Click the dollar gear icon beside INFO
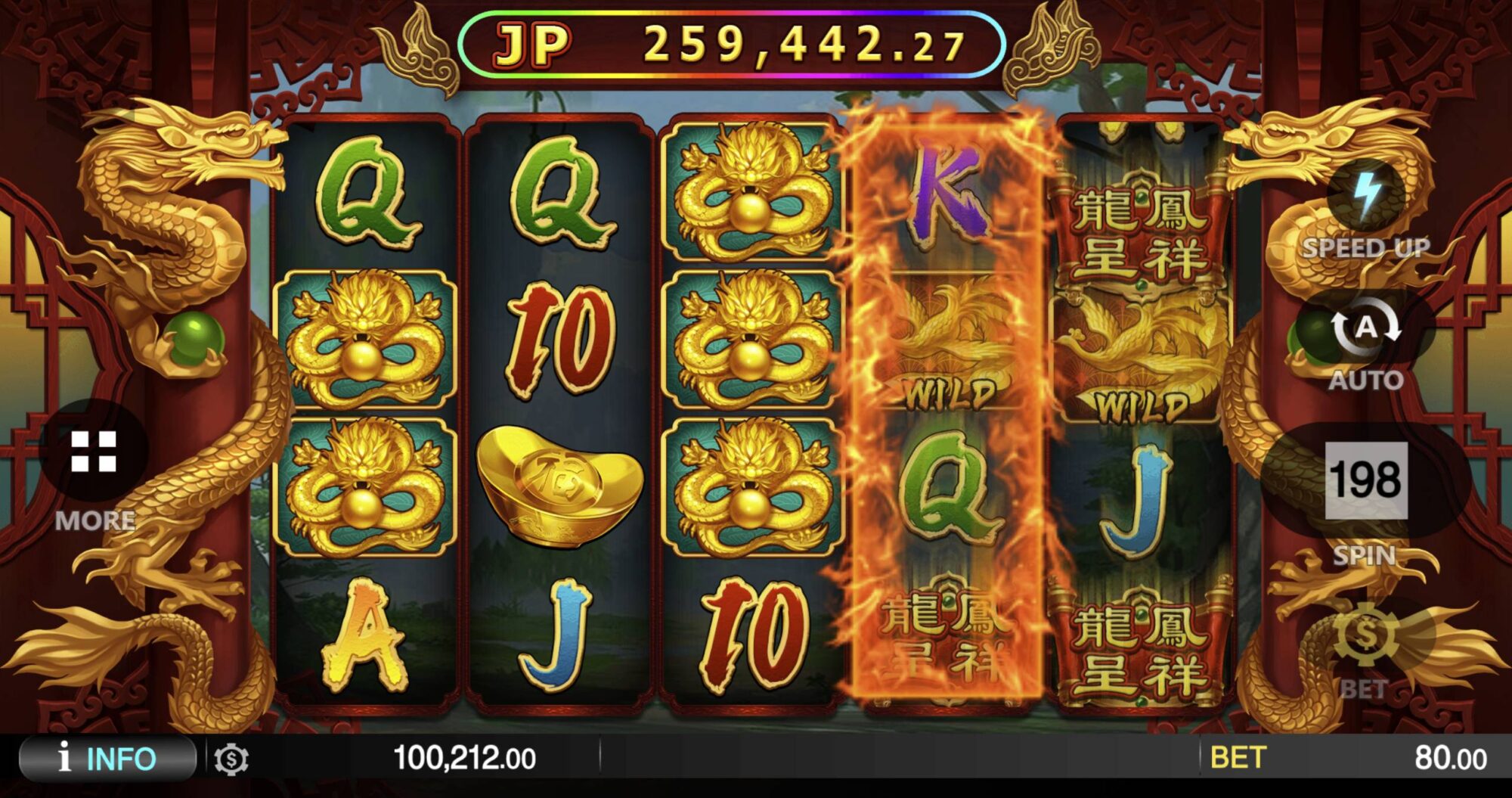This screenshot has width=1512, height=798. click(231, 759)
